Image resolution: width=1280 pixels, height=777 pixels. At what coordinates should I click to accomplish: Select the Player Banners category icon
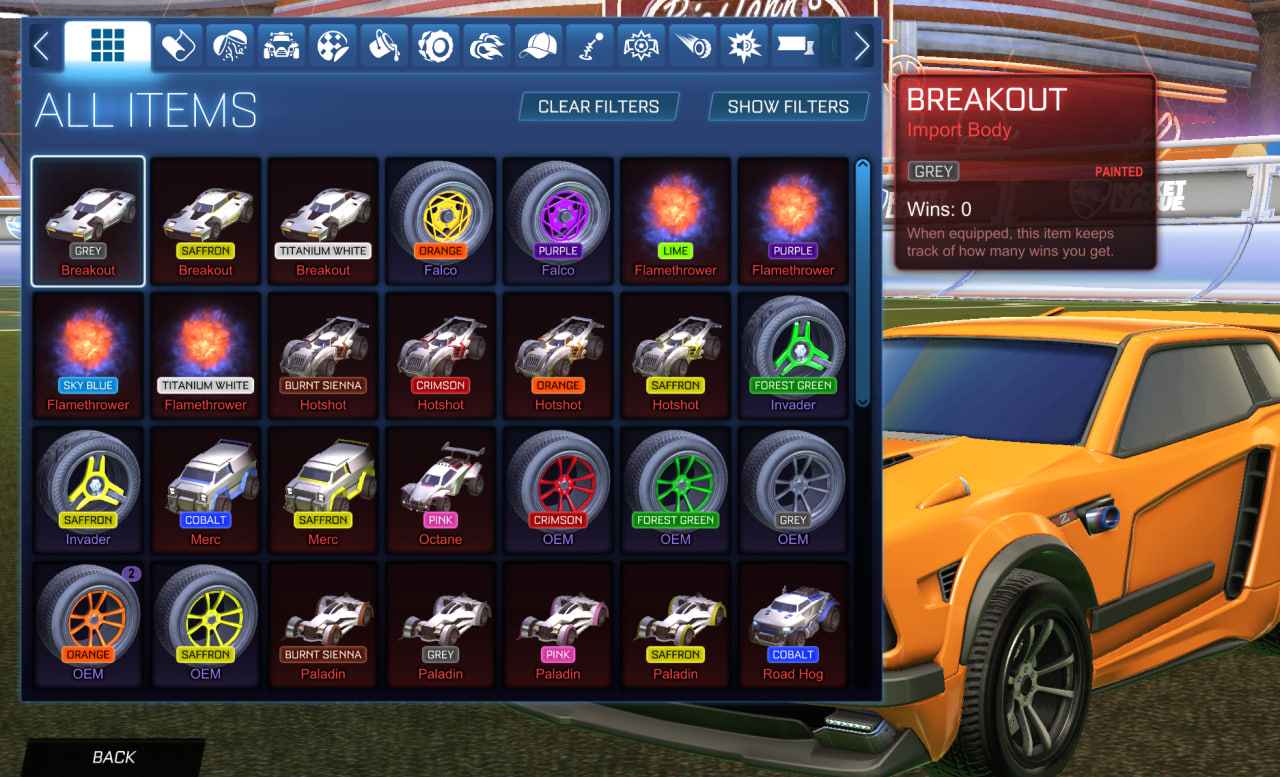point(793,45)
